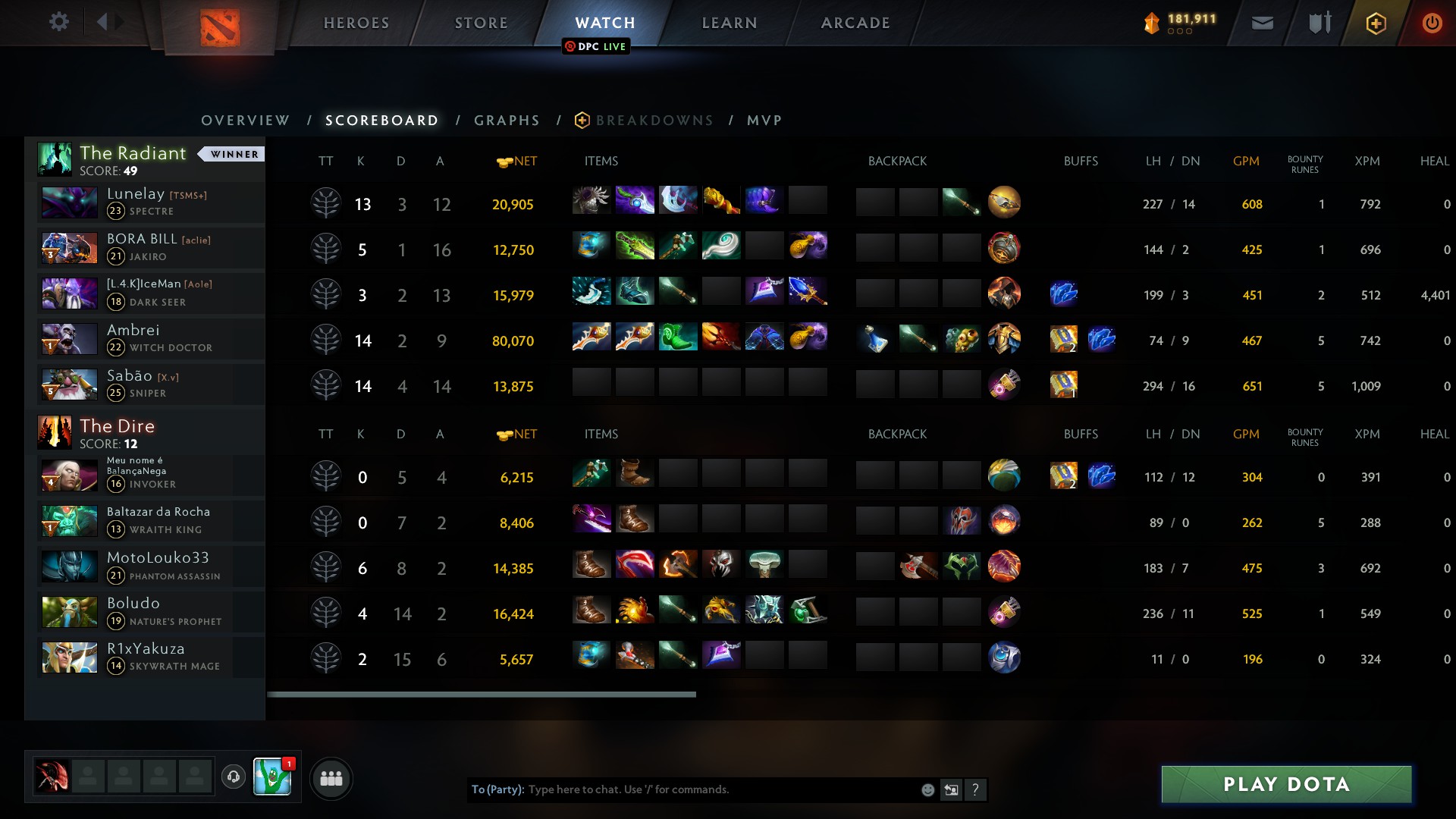
Task: Open Dota Plus via the hexagon plus icon
Action: click(1376, 22)
